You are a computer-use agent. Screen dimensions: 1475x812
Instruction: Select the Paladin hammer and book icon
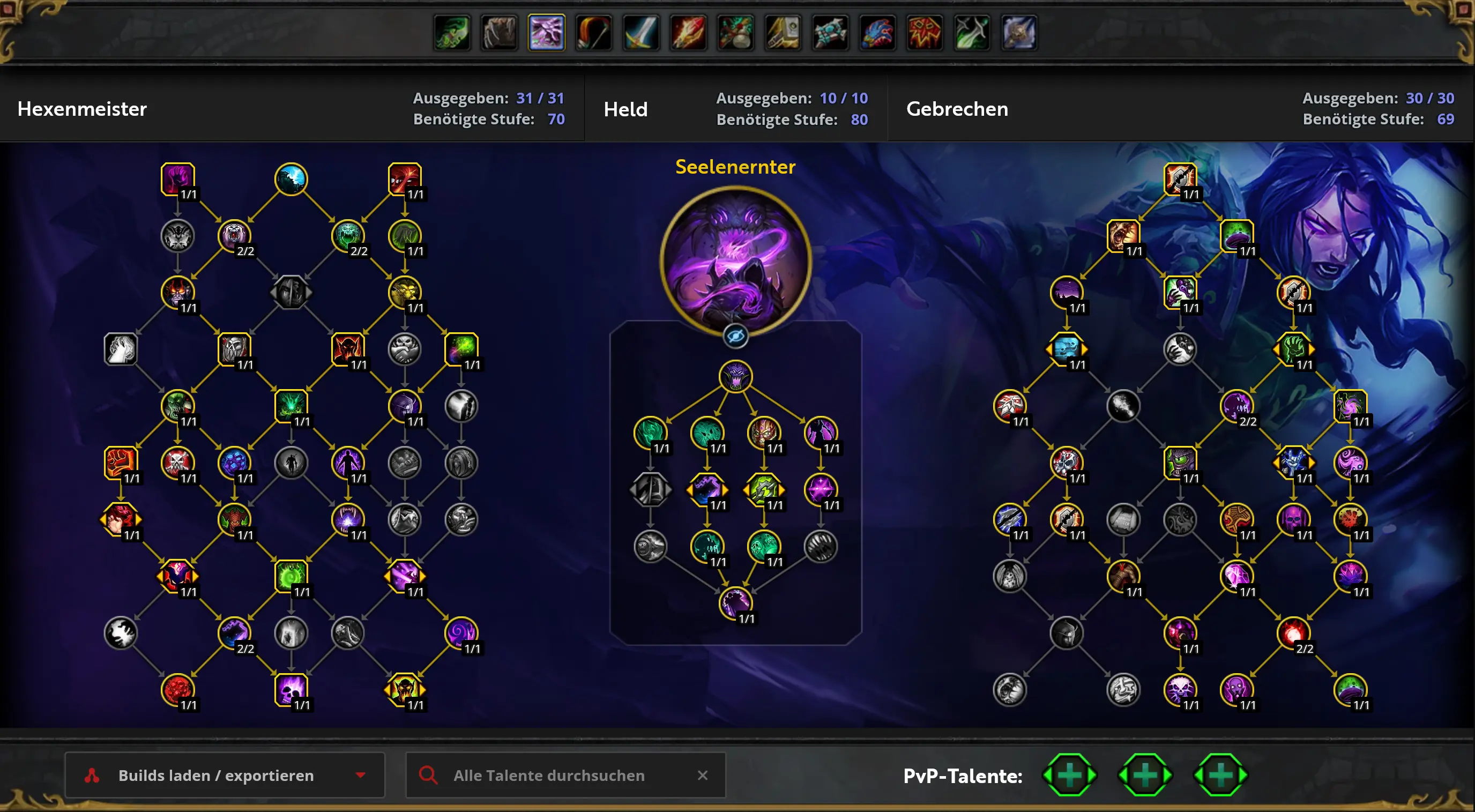(783, 33)
